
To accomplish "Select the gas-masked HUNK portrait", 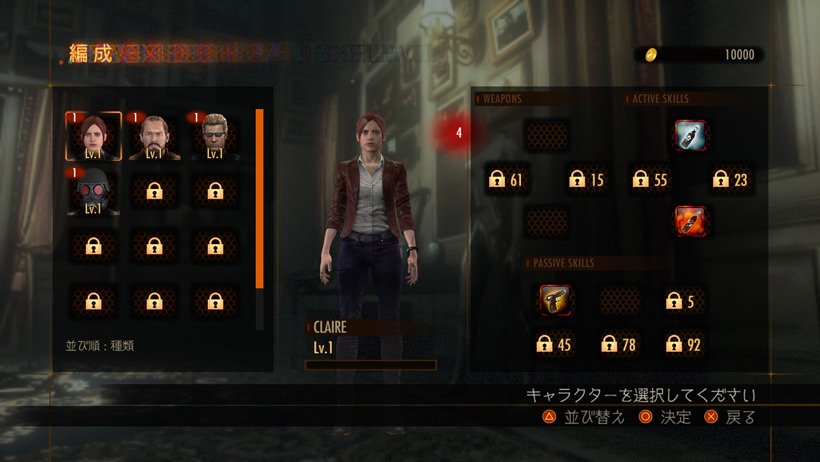I will click(93, 192).
